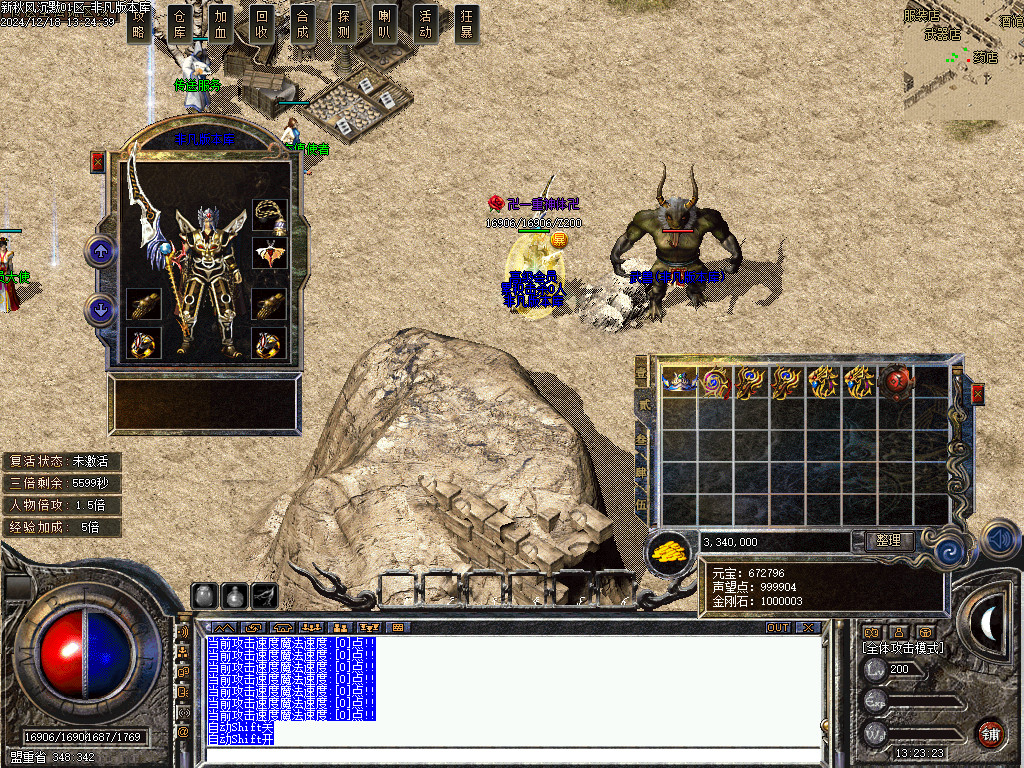Viewport: 1024px width, 768px height.
Task: Click the up arrow on equipment panel
Action: pyautogui.click(x=101, y=250)
